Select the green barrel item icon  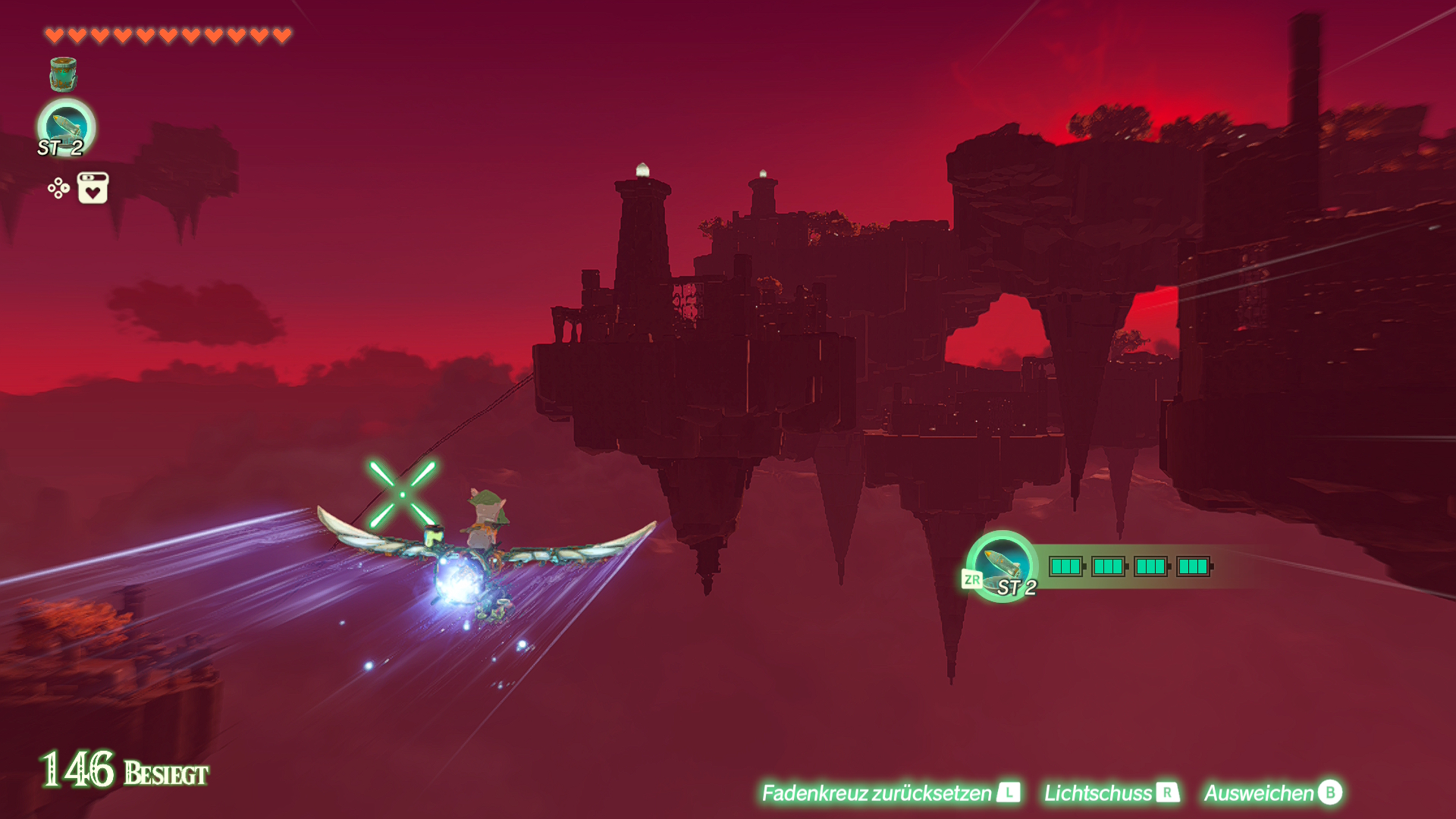point(63,74)
